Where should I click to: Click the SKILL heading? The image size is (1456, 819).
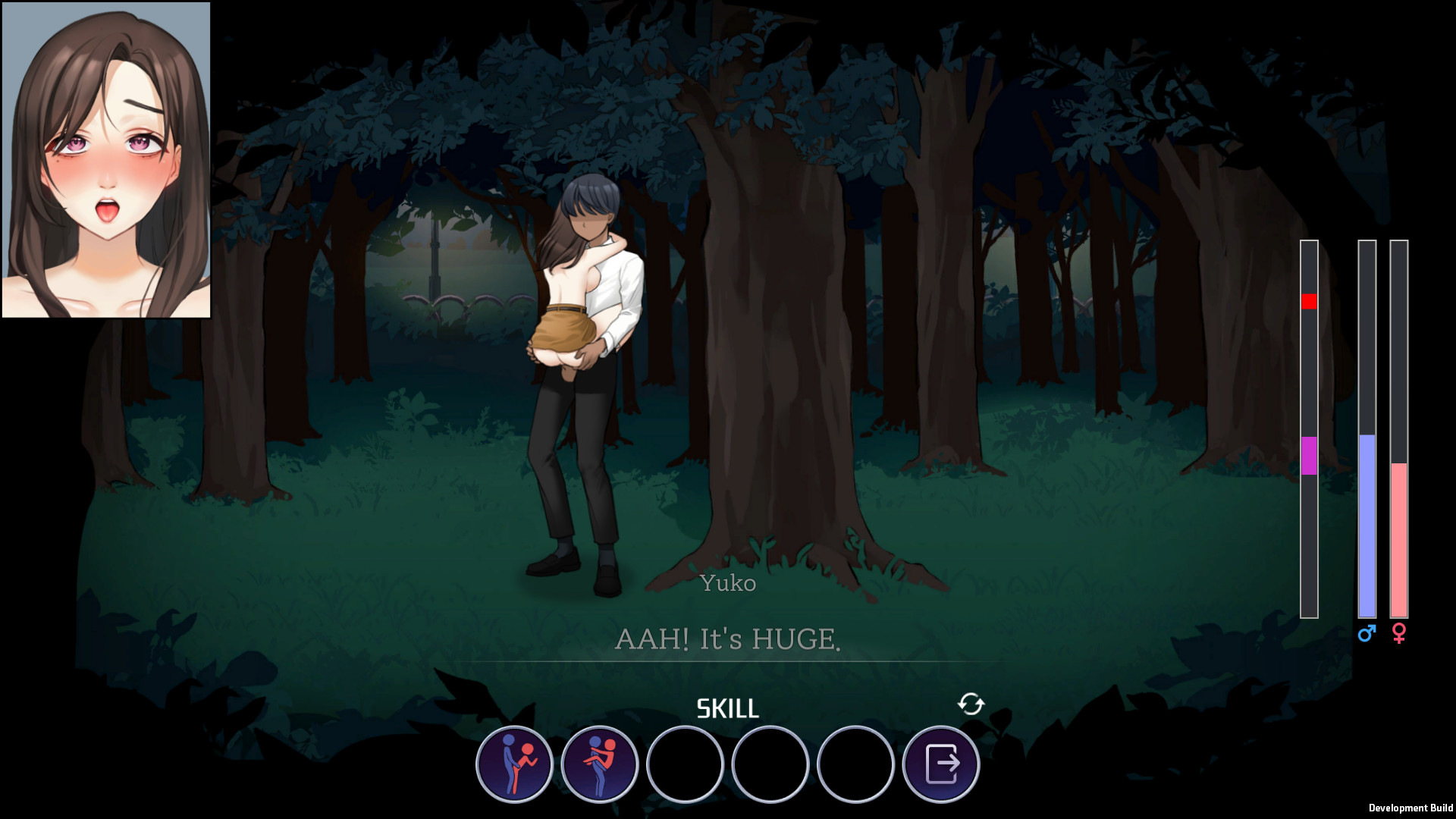point(726,709)
